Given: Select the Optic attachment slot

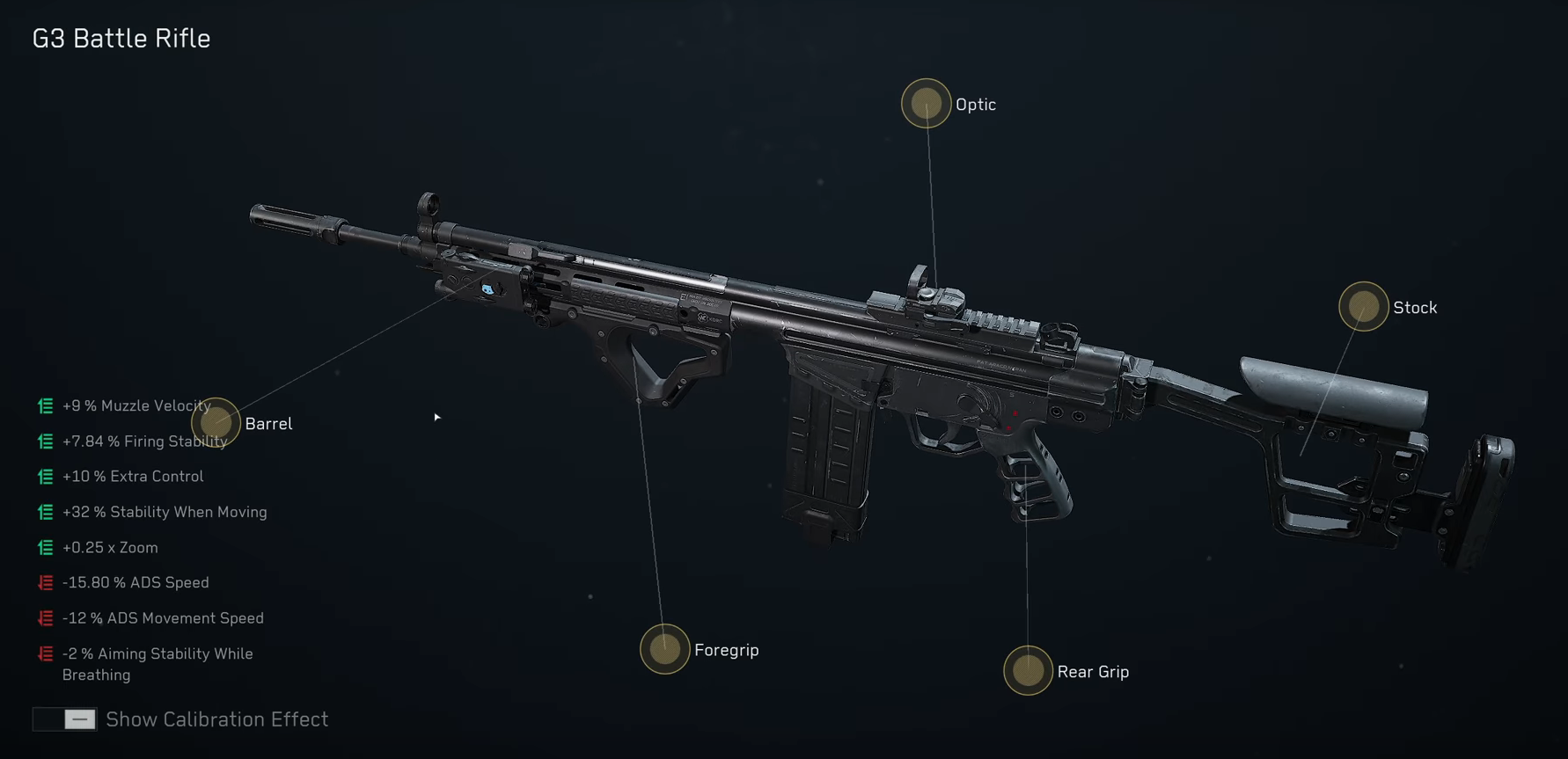Looking at the screenshot, I should coord(926,103).
